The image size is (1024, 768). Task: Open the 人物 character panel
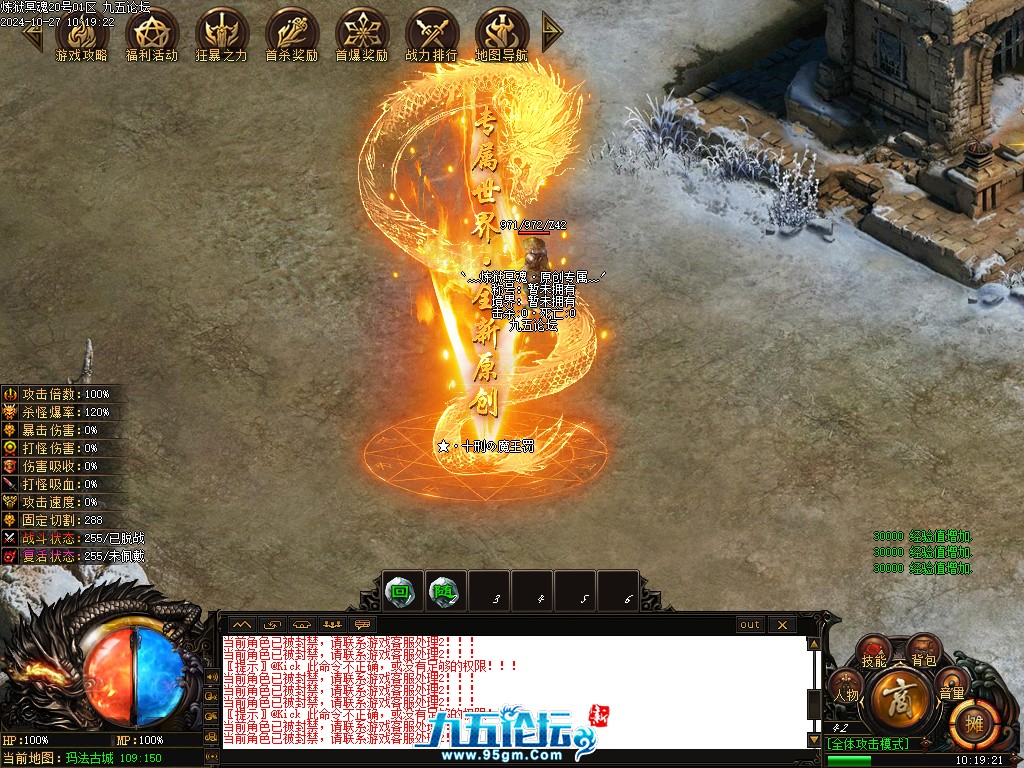846,692
